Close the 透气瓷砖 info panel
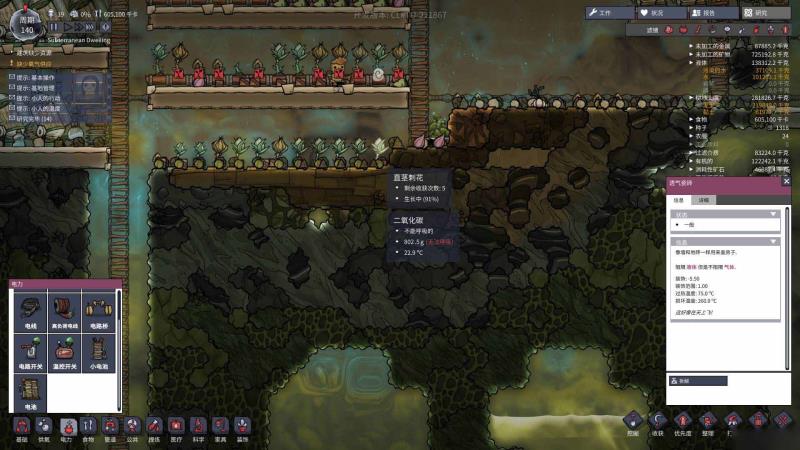Screen dimensions: 800x450 (786, 182)
